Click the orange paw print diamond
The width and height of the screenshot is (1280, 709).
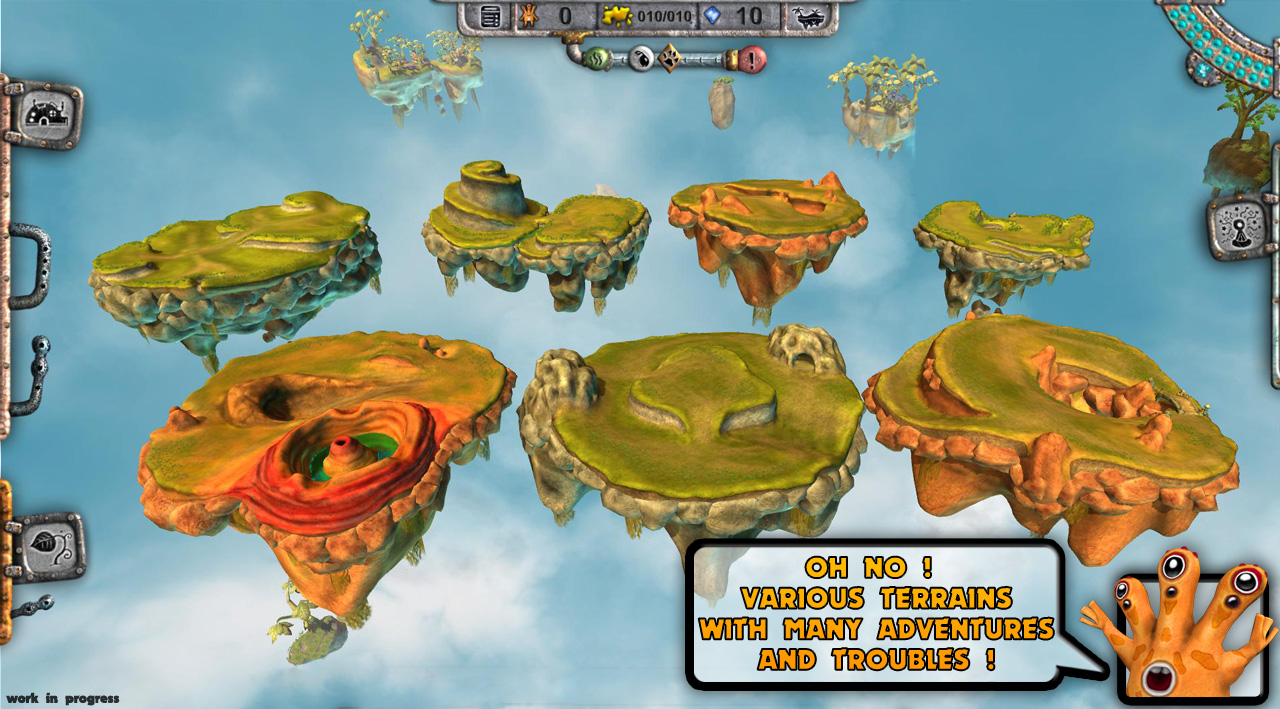pos(669,59)
